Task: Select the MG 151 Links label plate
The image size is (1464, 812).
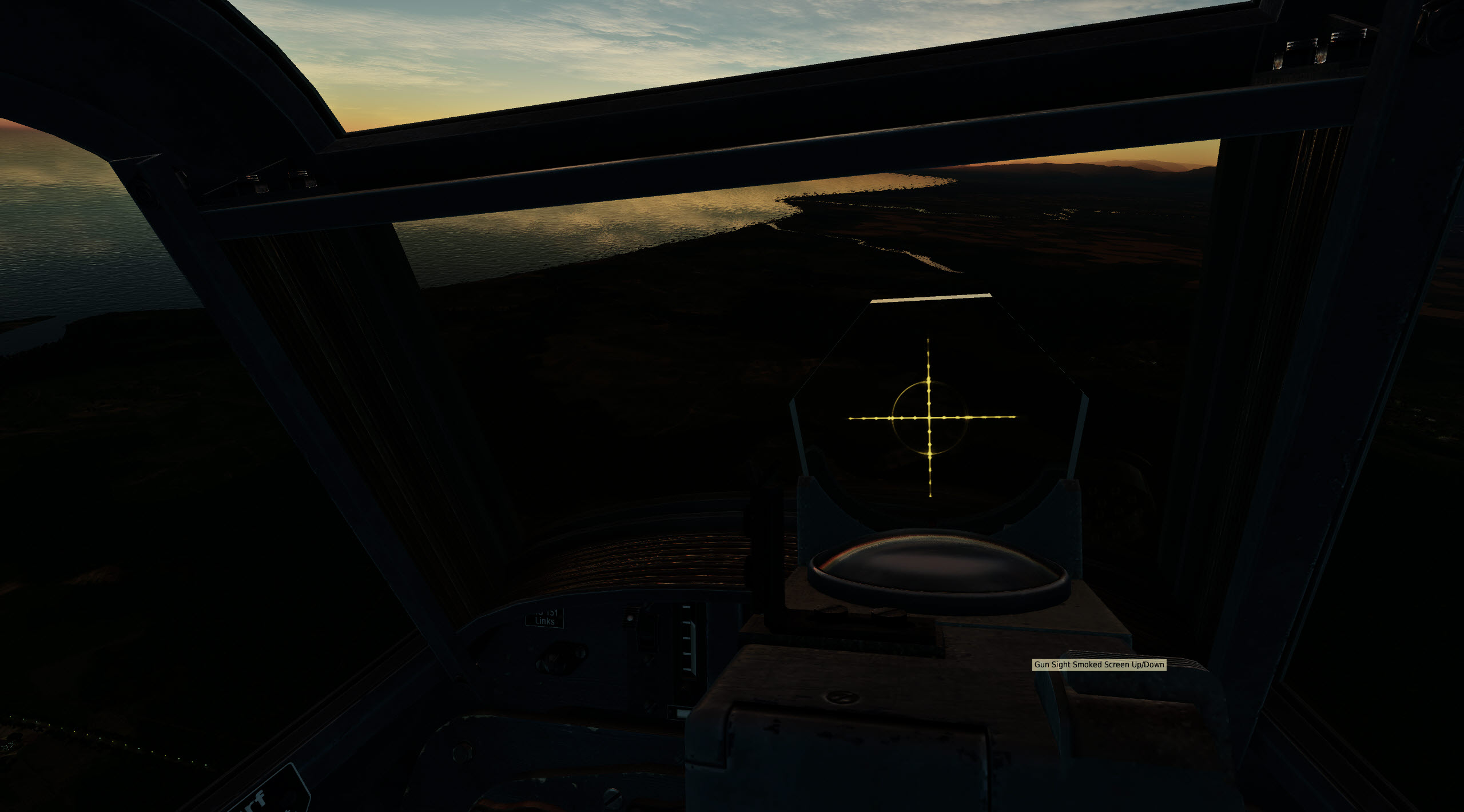Action: coord(543,619)
